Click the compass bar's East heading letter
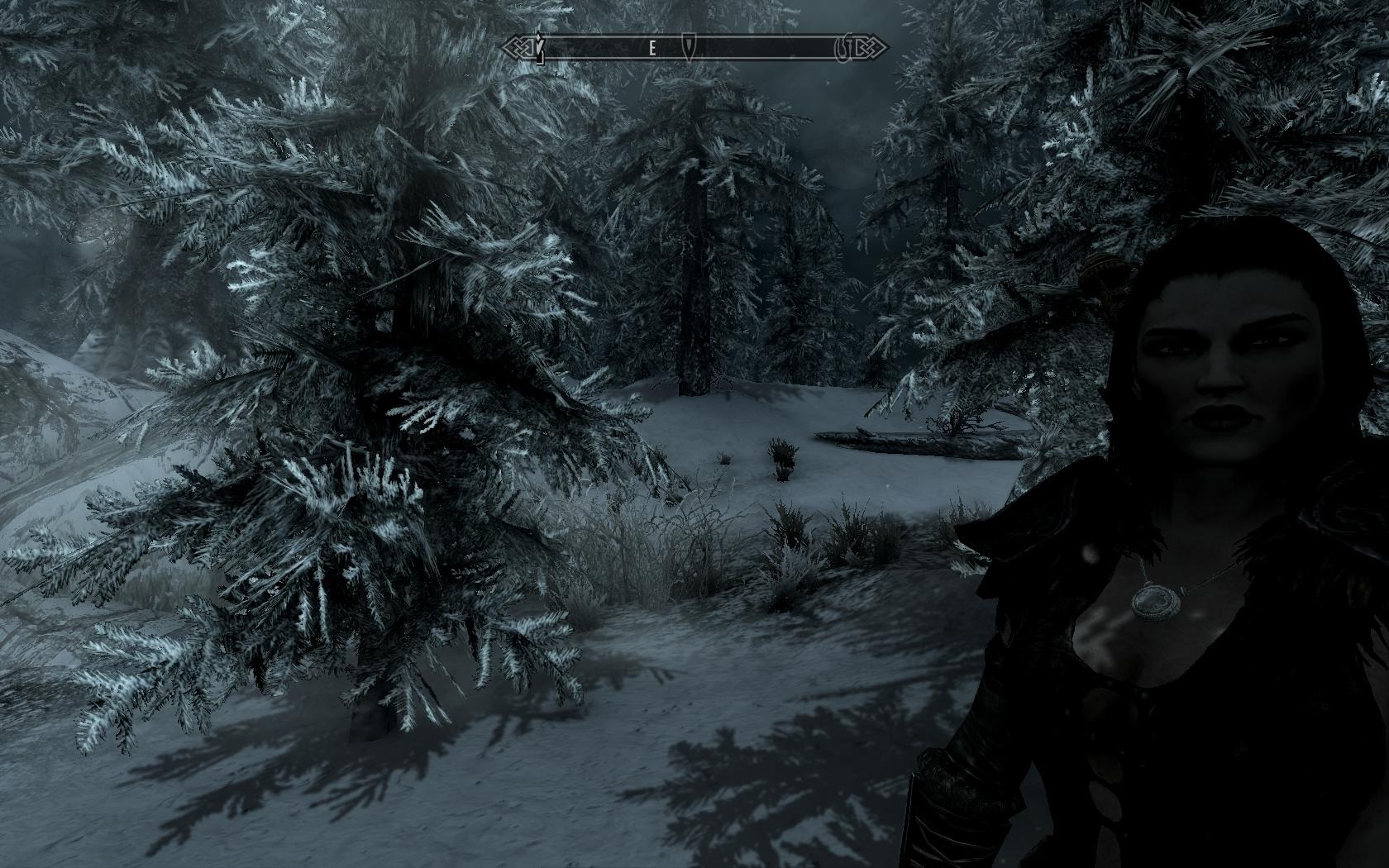 (652, 49)
